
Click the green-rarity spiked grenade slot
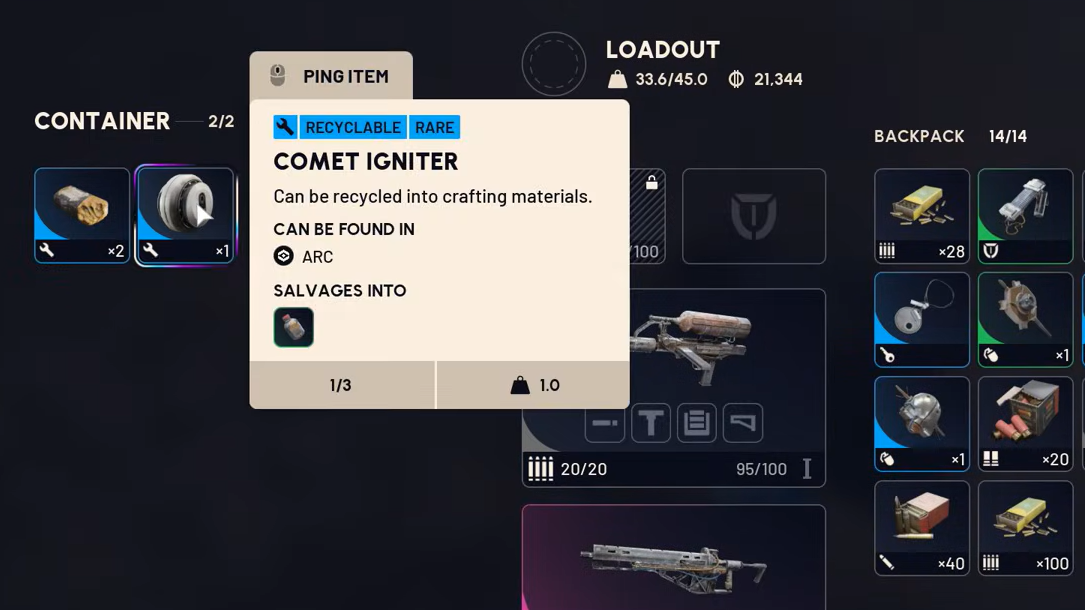pyautogui.click(x=1025, y=320)
